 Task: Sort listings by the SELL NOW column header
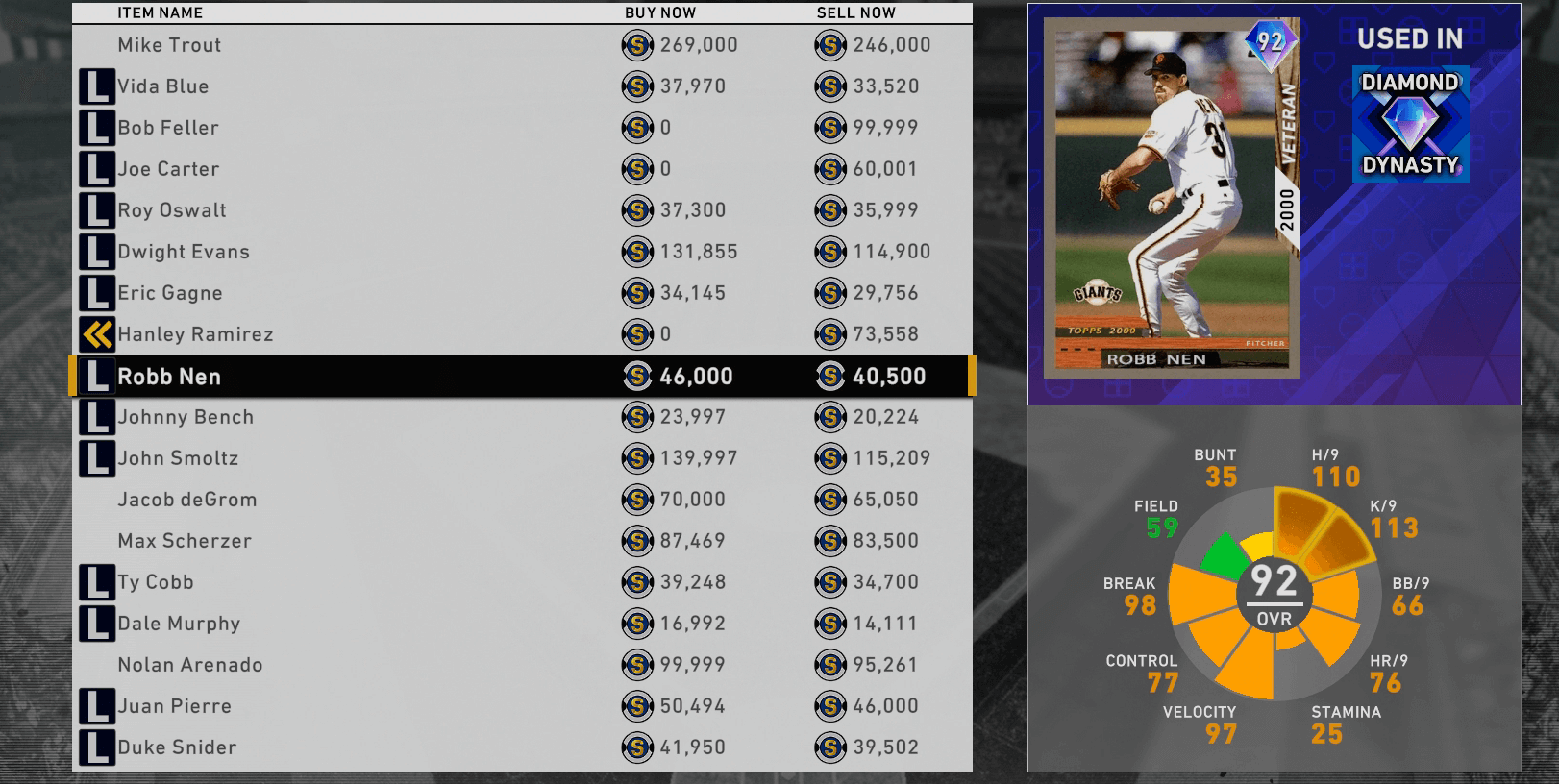(x=855, y=13)
